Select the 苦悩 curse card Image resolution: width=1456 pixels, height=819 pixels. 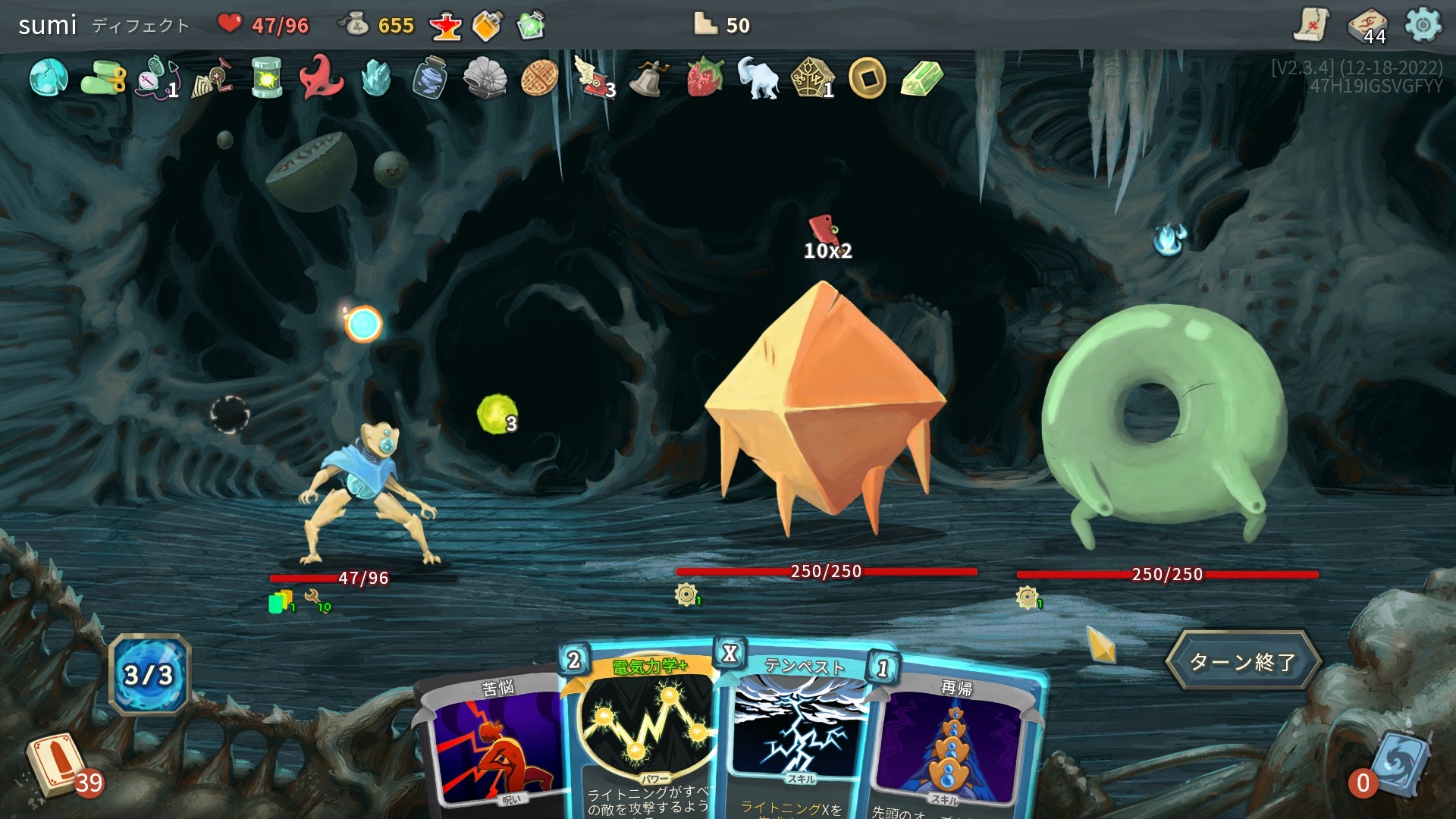(493, 743)
